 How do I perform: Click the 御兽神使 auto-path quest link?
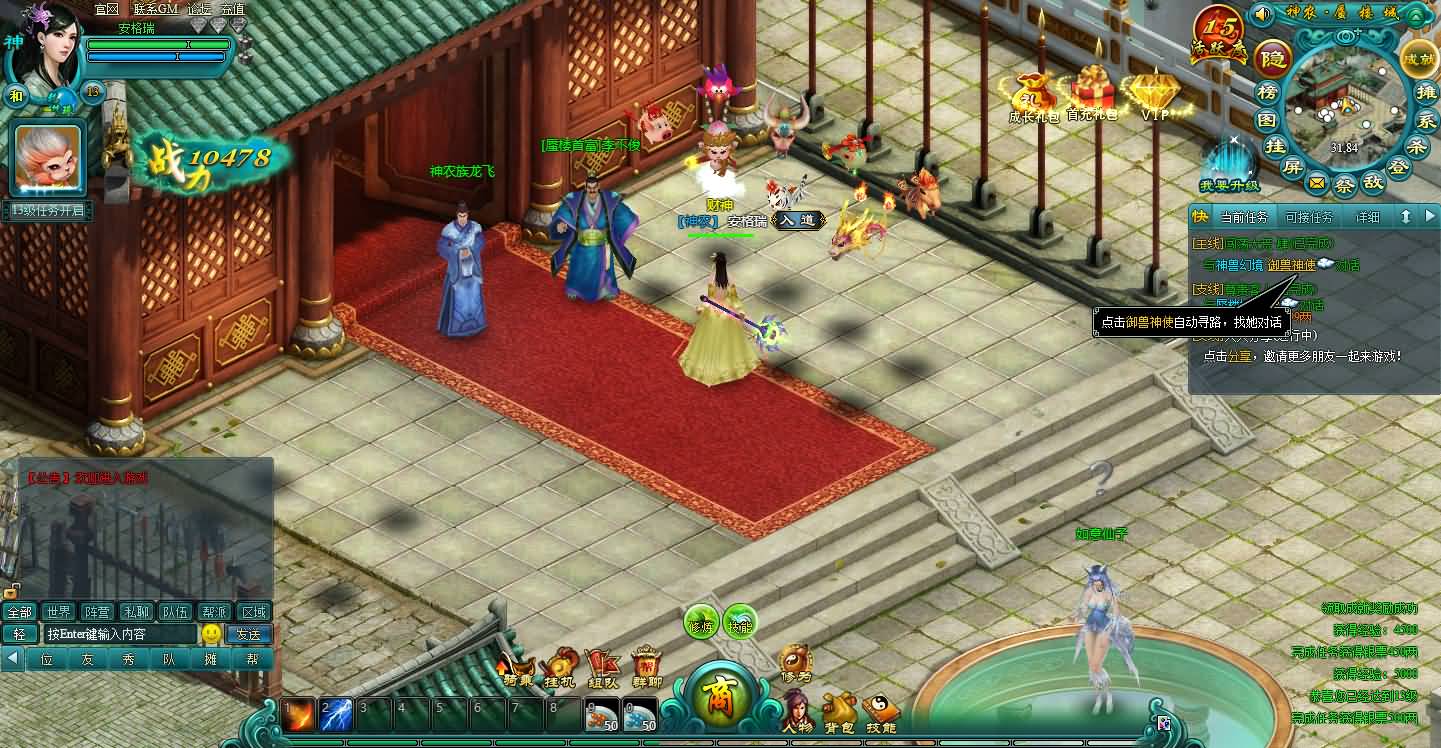coord(1291,265)
